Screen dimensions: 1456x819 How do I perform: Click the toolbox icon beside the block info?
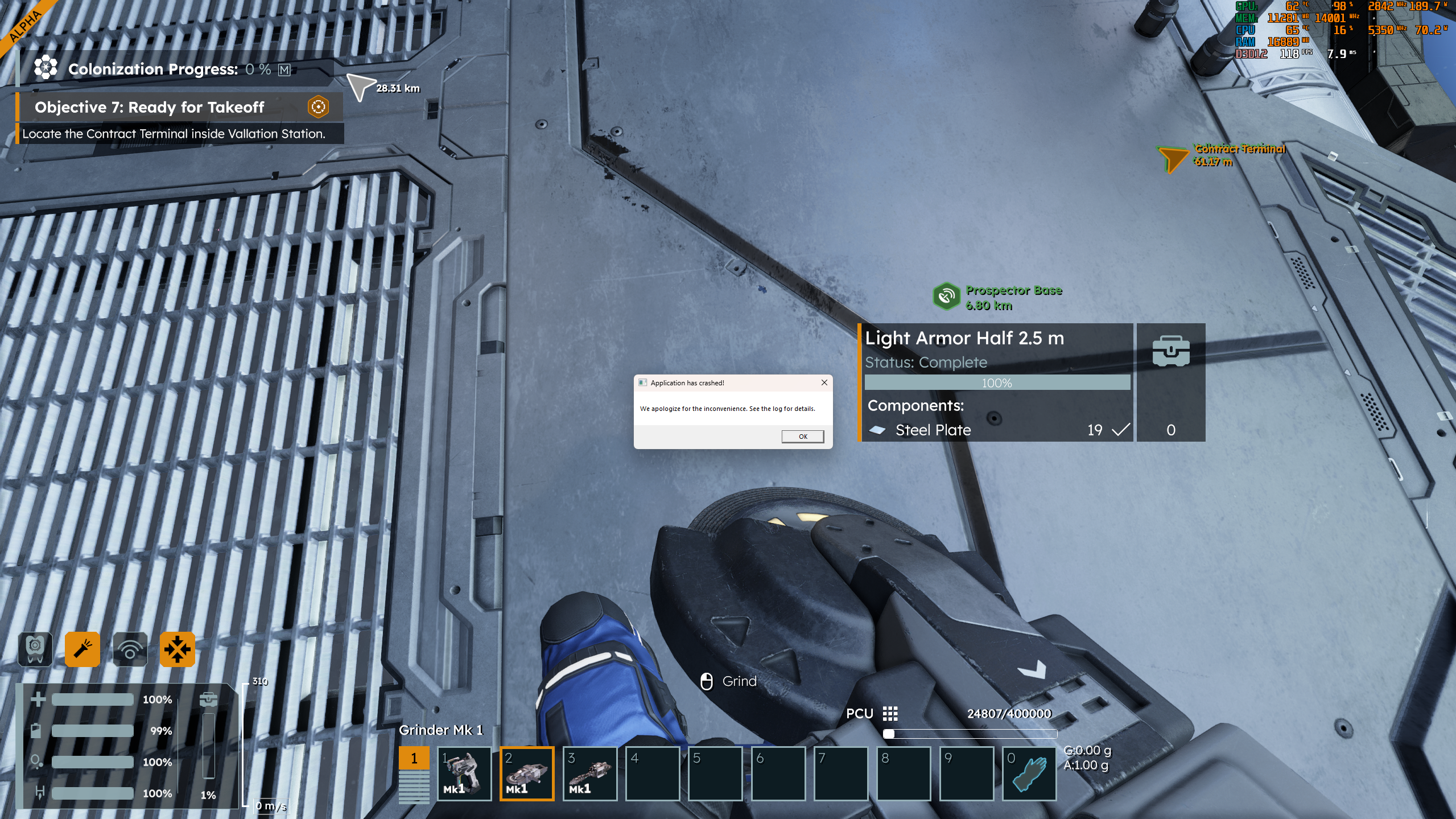pyautogui.click(x=1170, y=351)
